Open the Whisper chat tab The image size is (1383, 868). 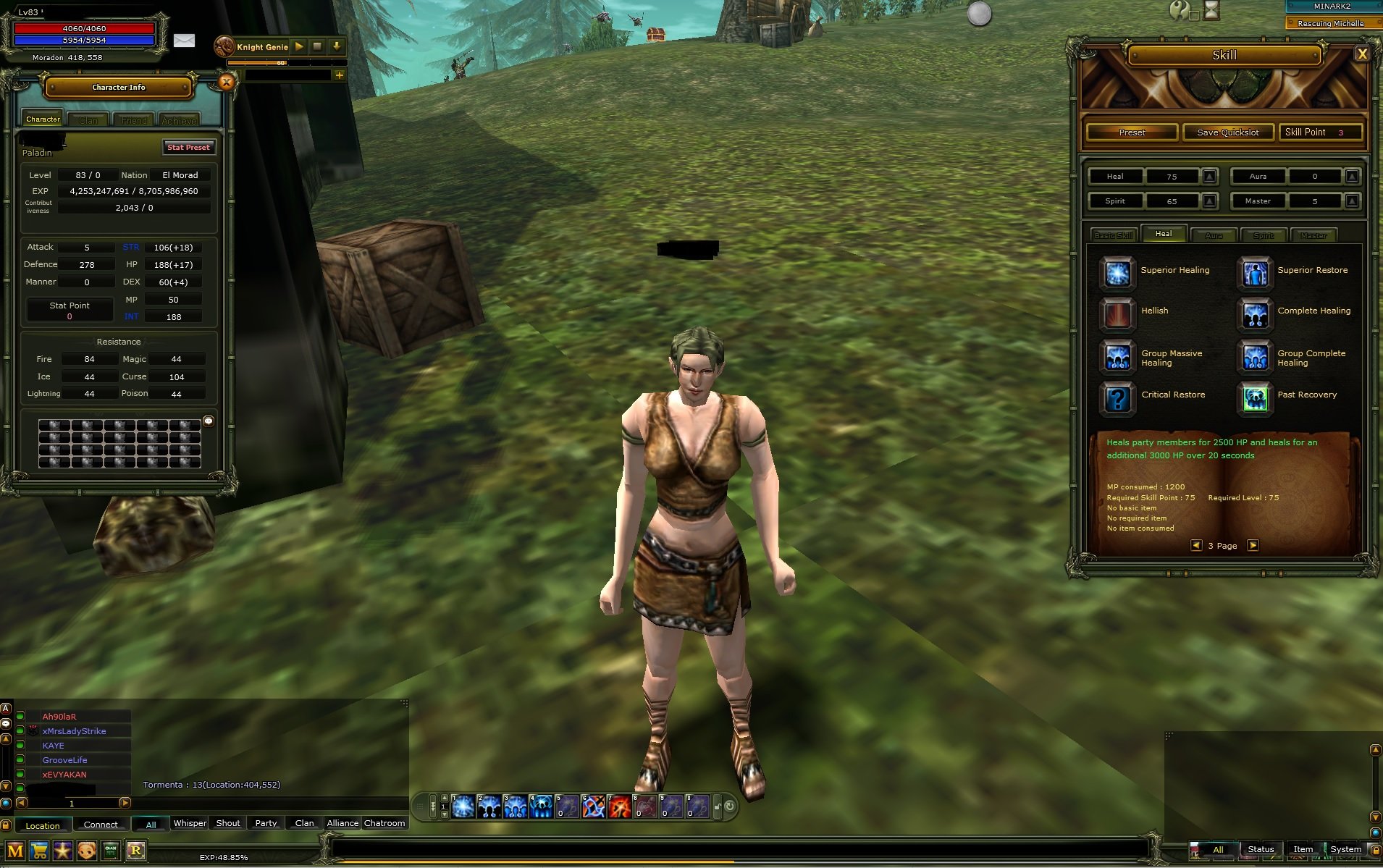pyautogui.click(x=190, y=822)
